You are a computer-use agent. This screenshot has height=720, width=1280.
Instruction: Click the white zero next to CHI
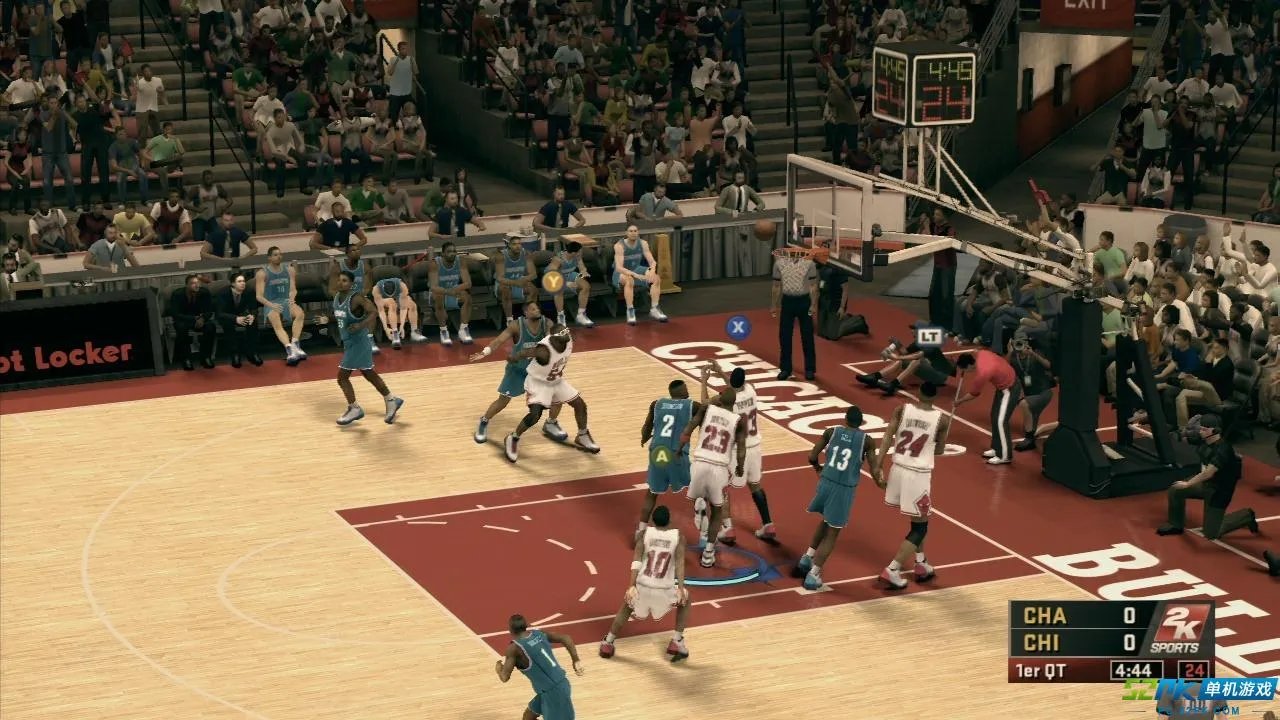click(x=1129, y=642)
